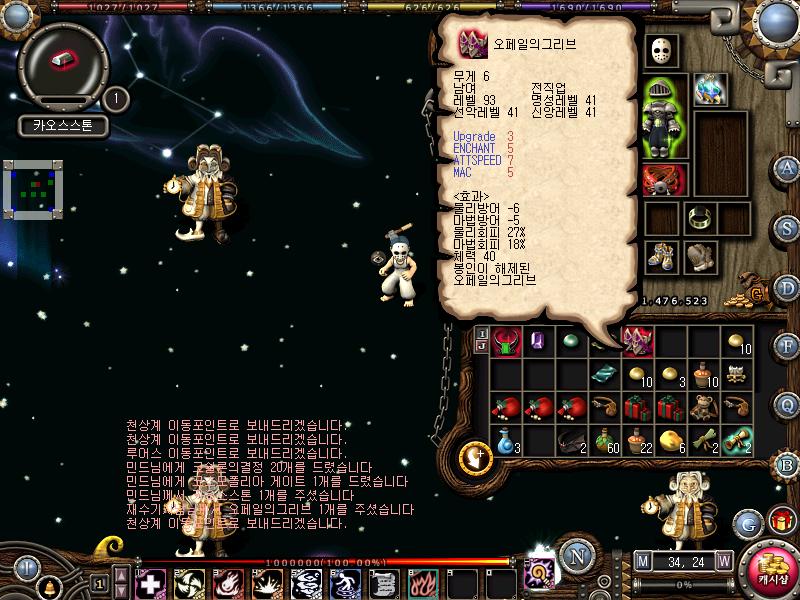
Task: Click the minimap frame
Action: [34, 188]
